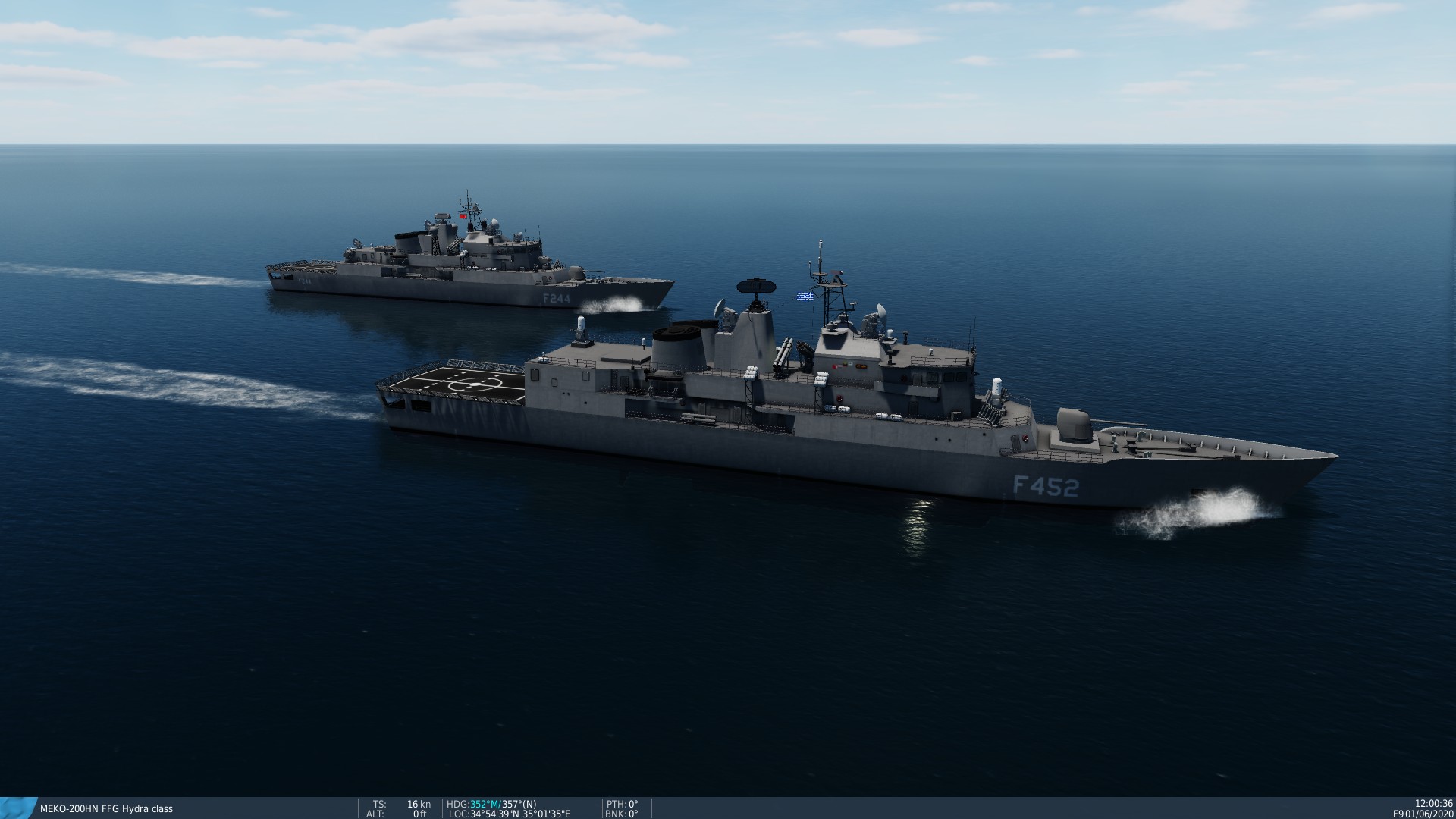Click the 357°(N) true heading value
1456x819 pixels.
(518, 804)
